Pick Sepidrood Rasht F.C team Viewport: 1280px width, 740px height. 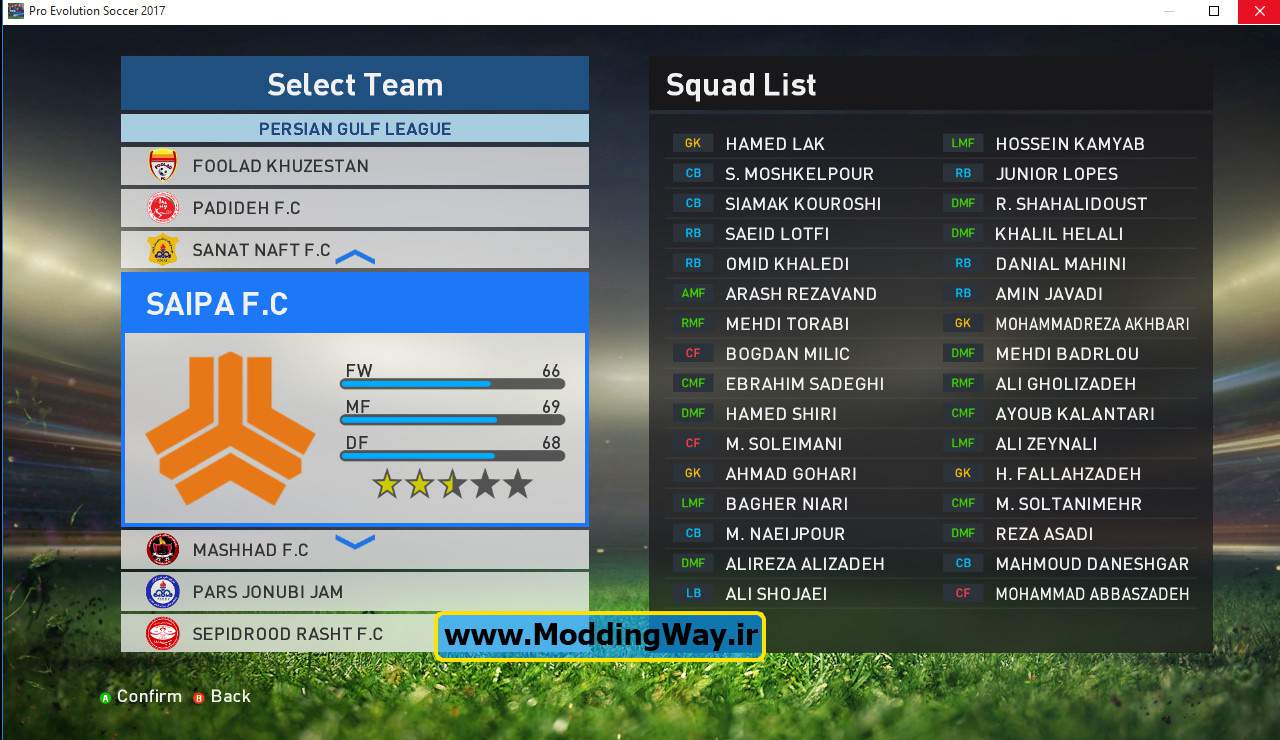[354, 634]
